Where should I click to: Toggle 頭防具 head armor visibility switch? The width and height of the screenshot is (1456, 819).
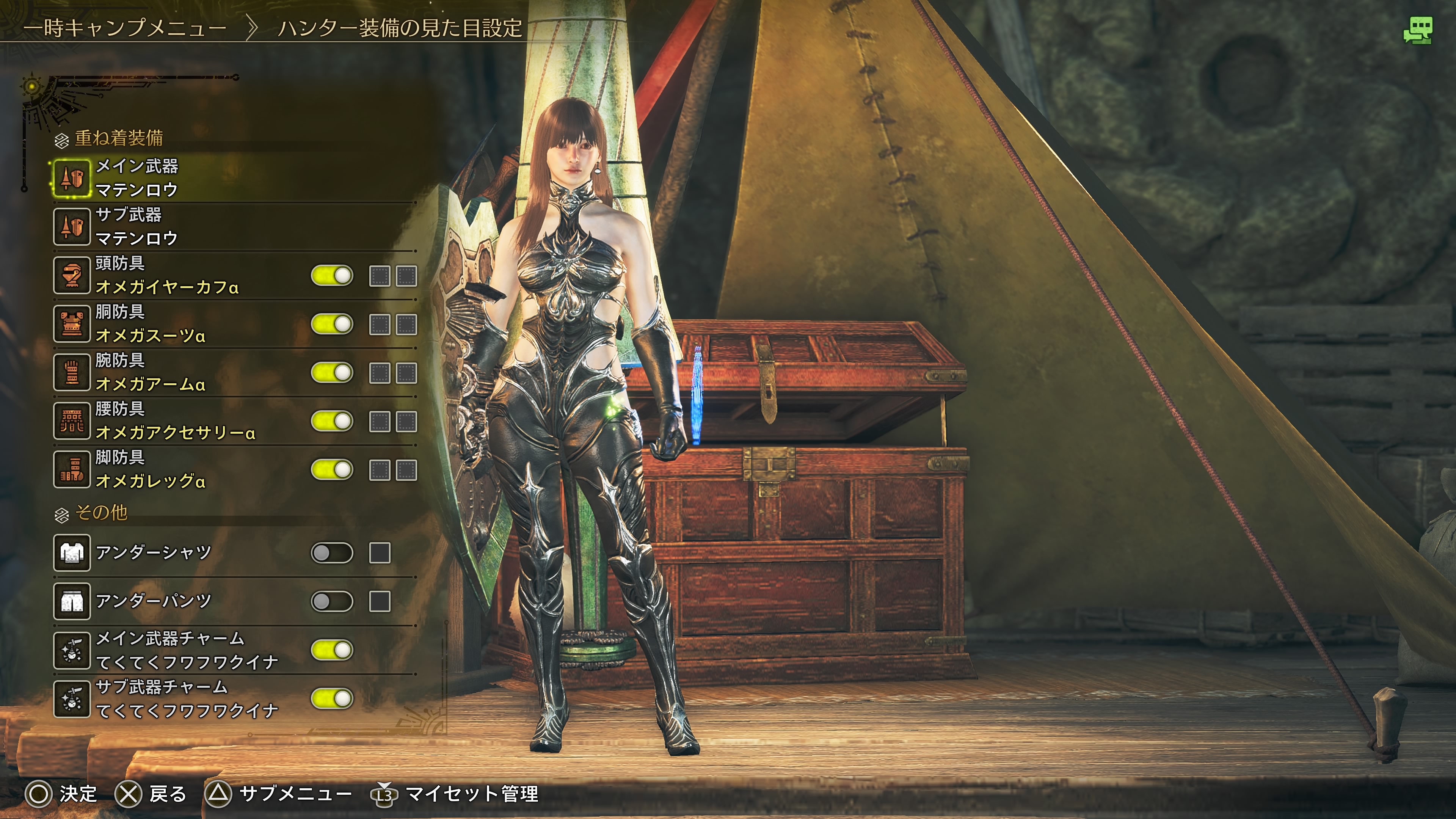[x=332, y=276]
